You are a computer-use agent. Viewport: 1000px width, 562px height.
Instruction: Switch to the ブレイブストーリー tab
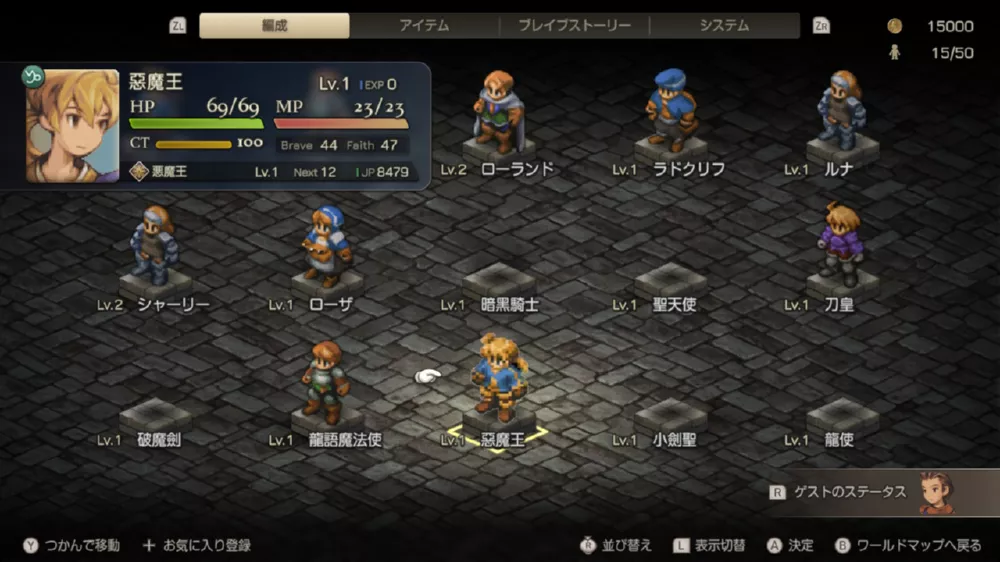574,26
